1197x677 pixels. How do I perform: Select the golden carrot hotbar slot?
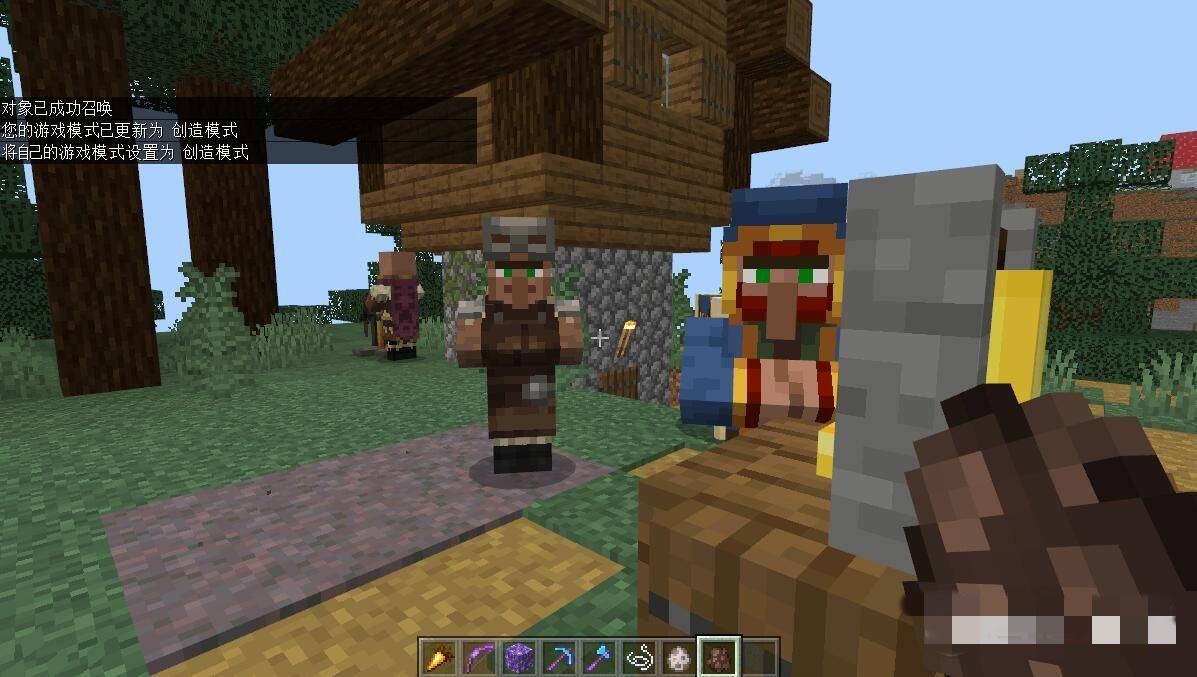[x=438, y=658]
